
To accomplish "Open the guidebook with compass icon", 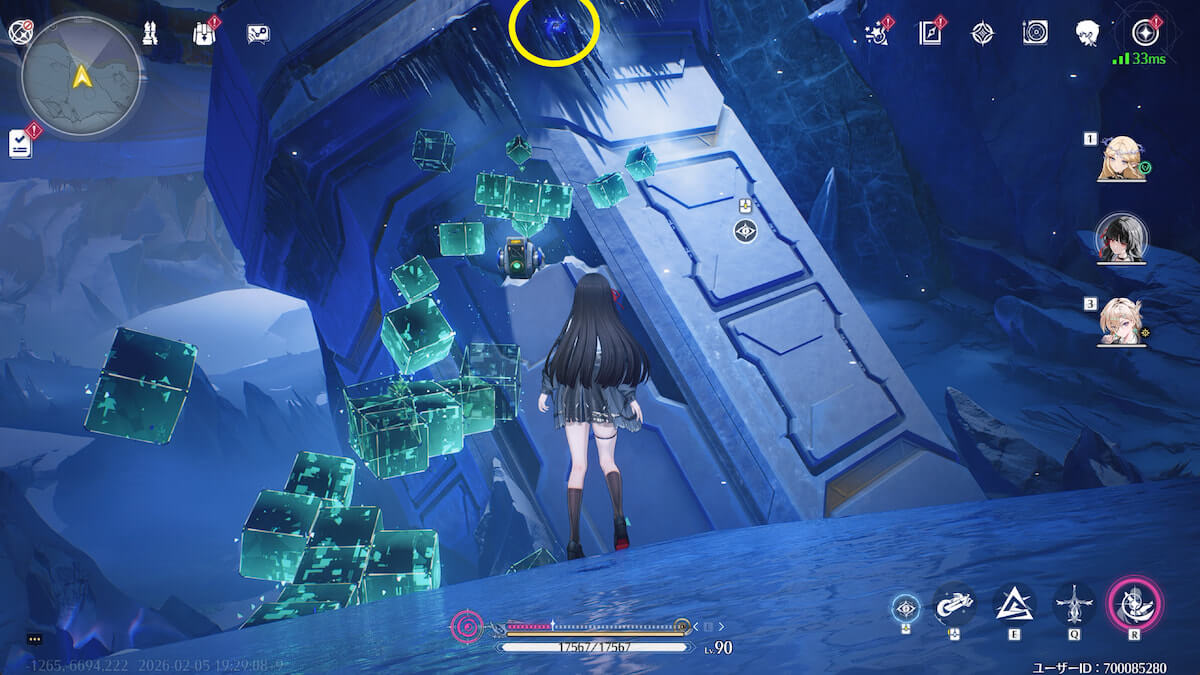I will 930,33.
